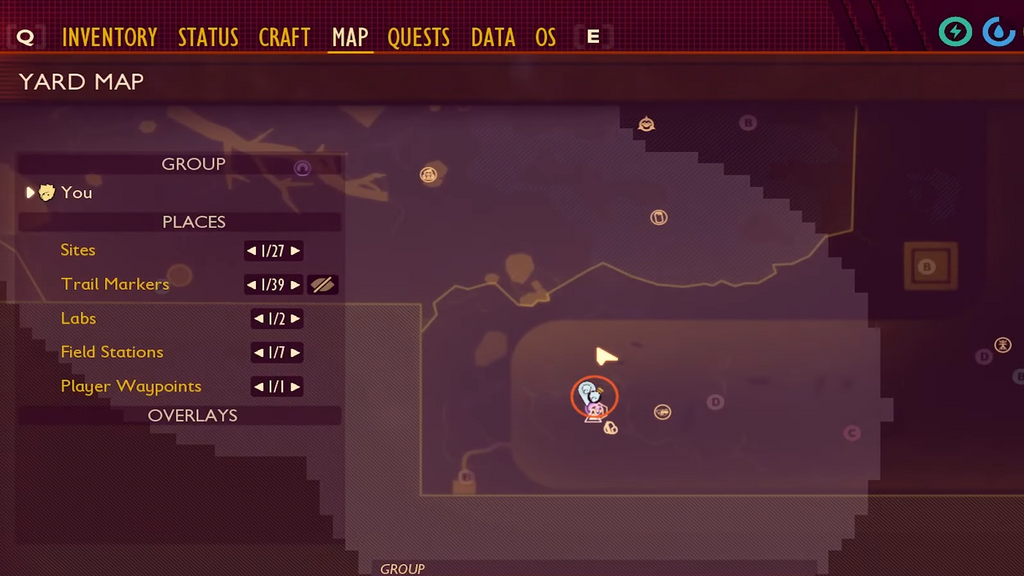Click the red-circled player marker on map
The height and width of the screenshot is (576, 1024).
click(x=594, y=397)
